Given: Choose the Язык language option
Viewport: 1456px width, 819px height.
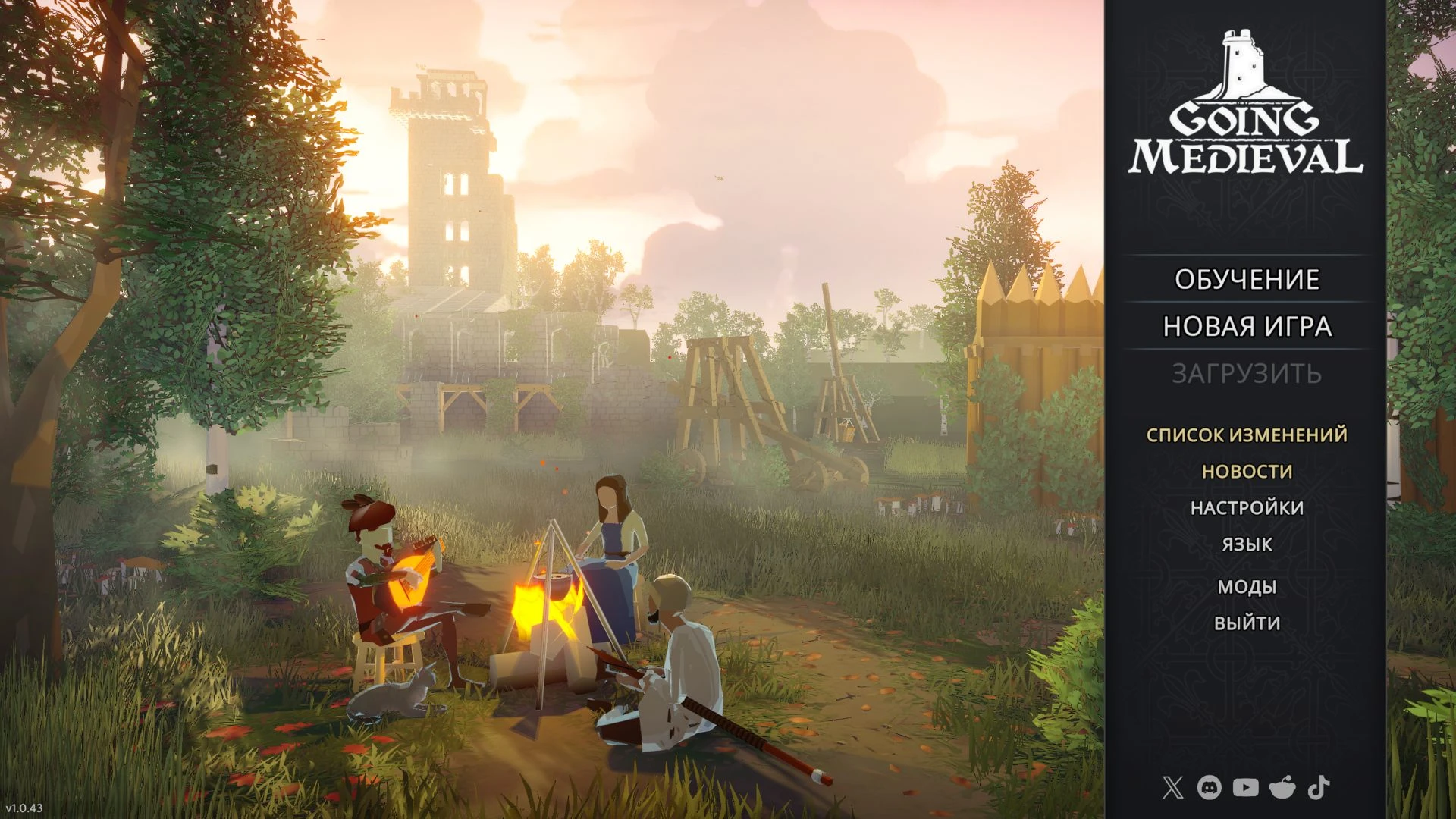Looking at the screenshot, I should pos(1247,544).
